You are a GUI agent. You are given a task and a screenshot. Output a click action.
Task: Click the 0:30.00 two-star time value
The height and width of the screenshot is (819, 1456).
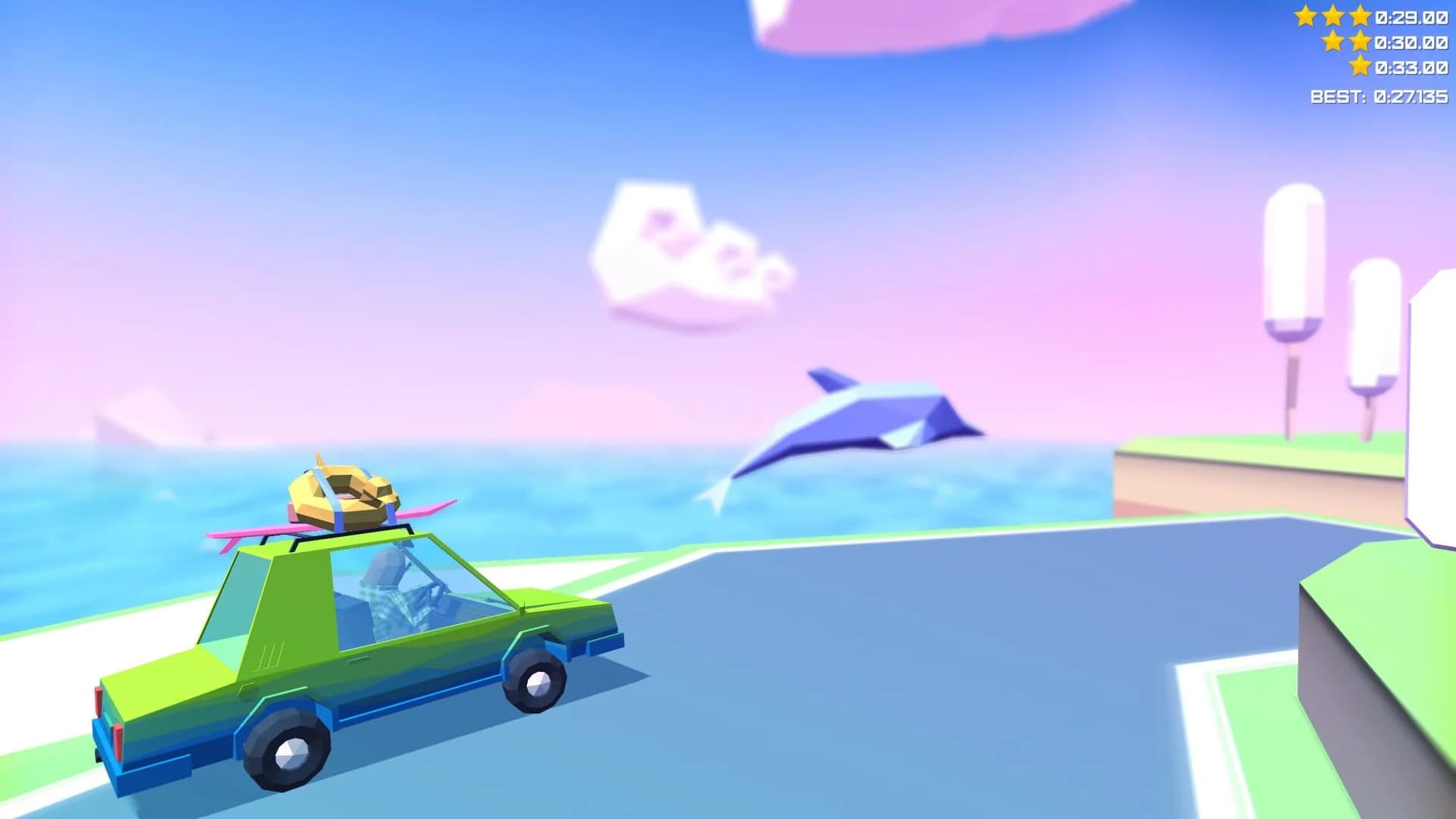click(1412, 43)
